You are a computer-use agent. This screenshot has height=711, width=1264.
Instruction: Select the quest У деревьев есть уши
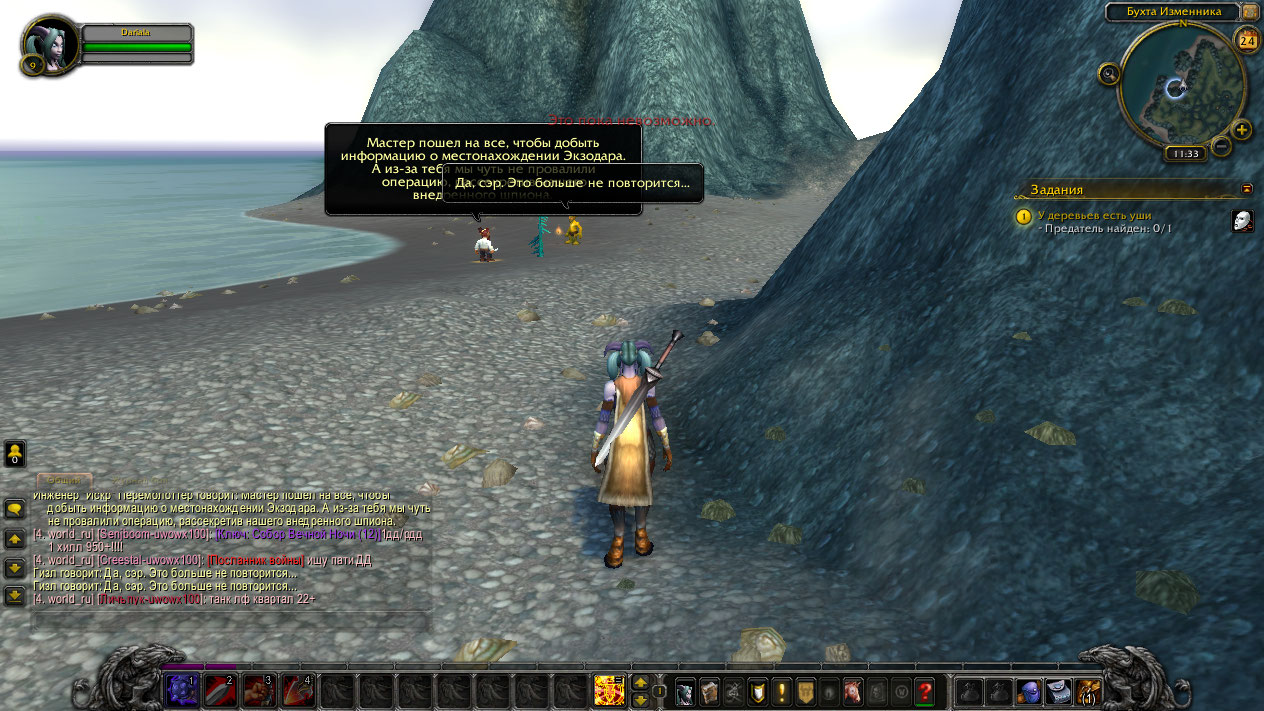(x=1094, y=215)
